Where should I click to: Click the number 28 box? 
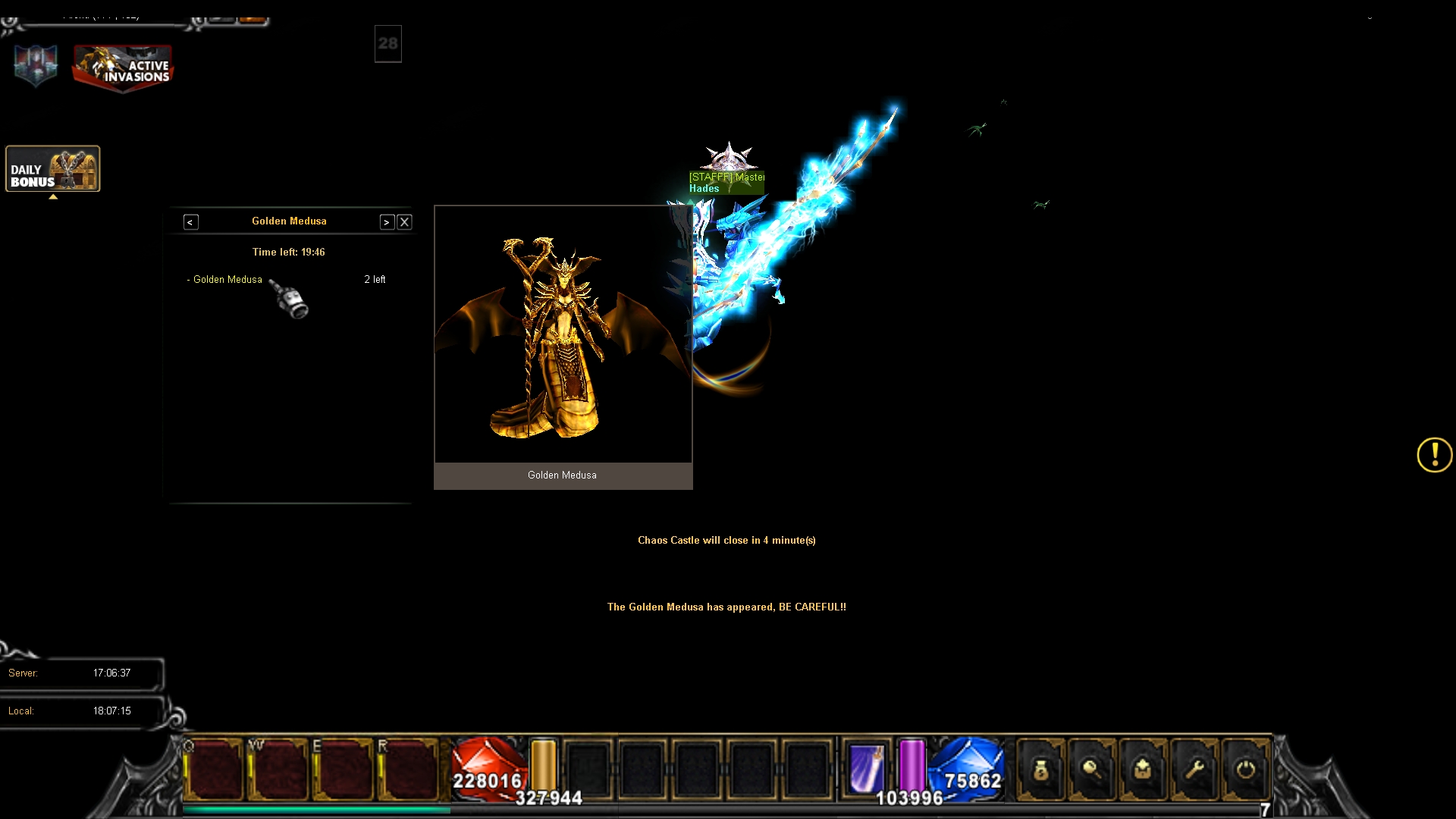pyautogui.click(x=388, y=44)
